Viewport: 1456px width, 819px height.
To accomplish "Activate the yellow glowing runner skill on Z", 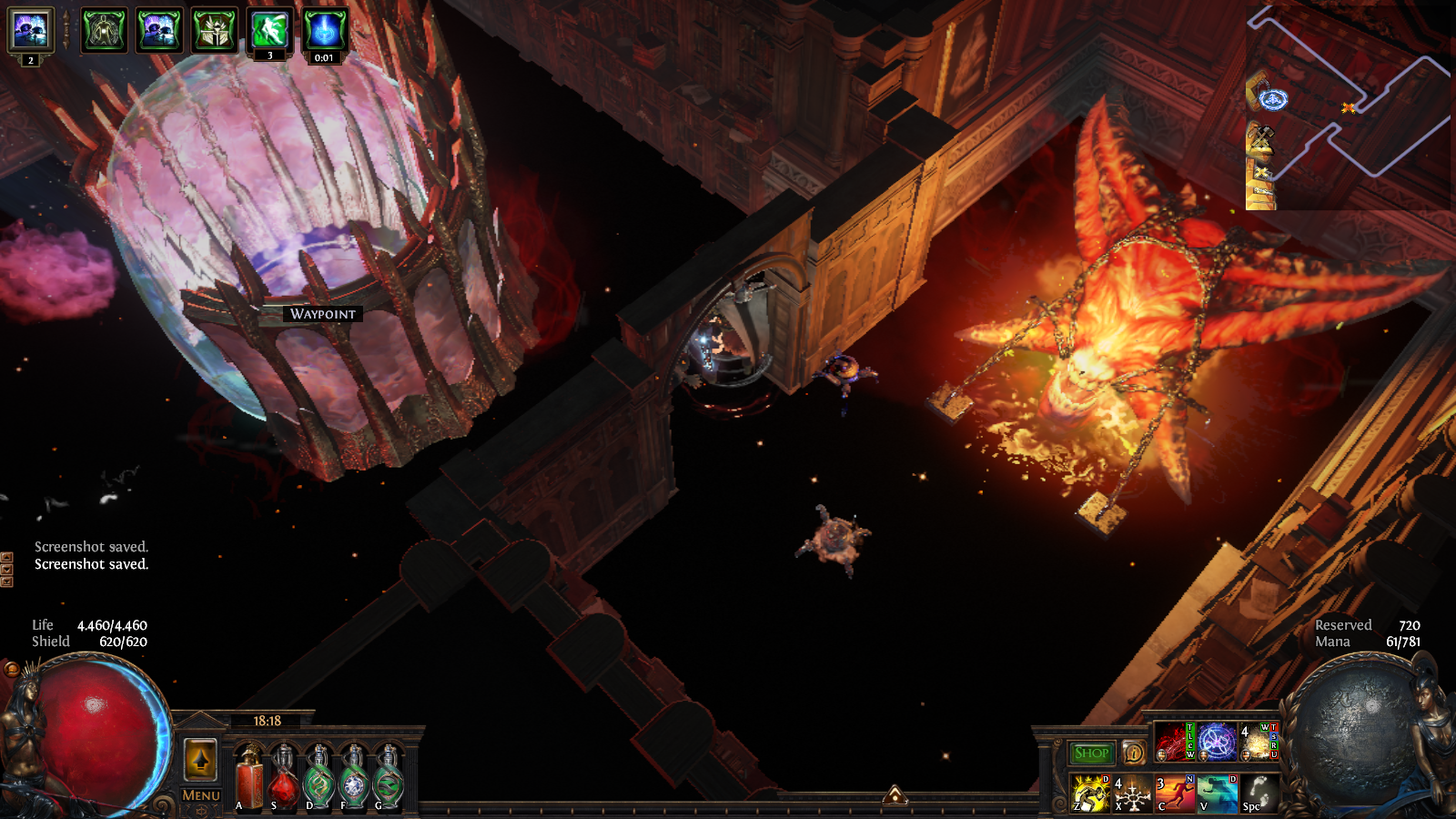I will 1090,793.
